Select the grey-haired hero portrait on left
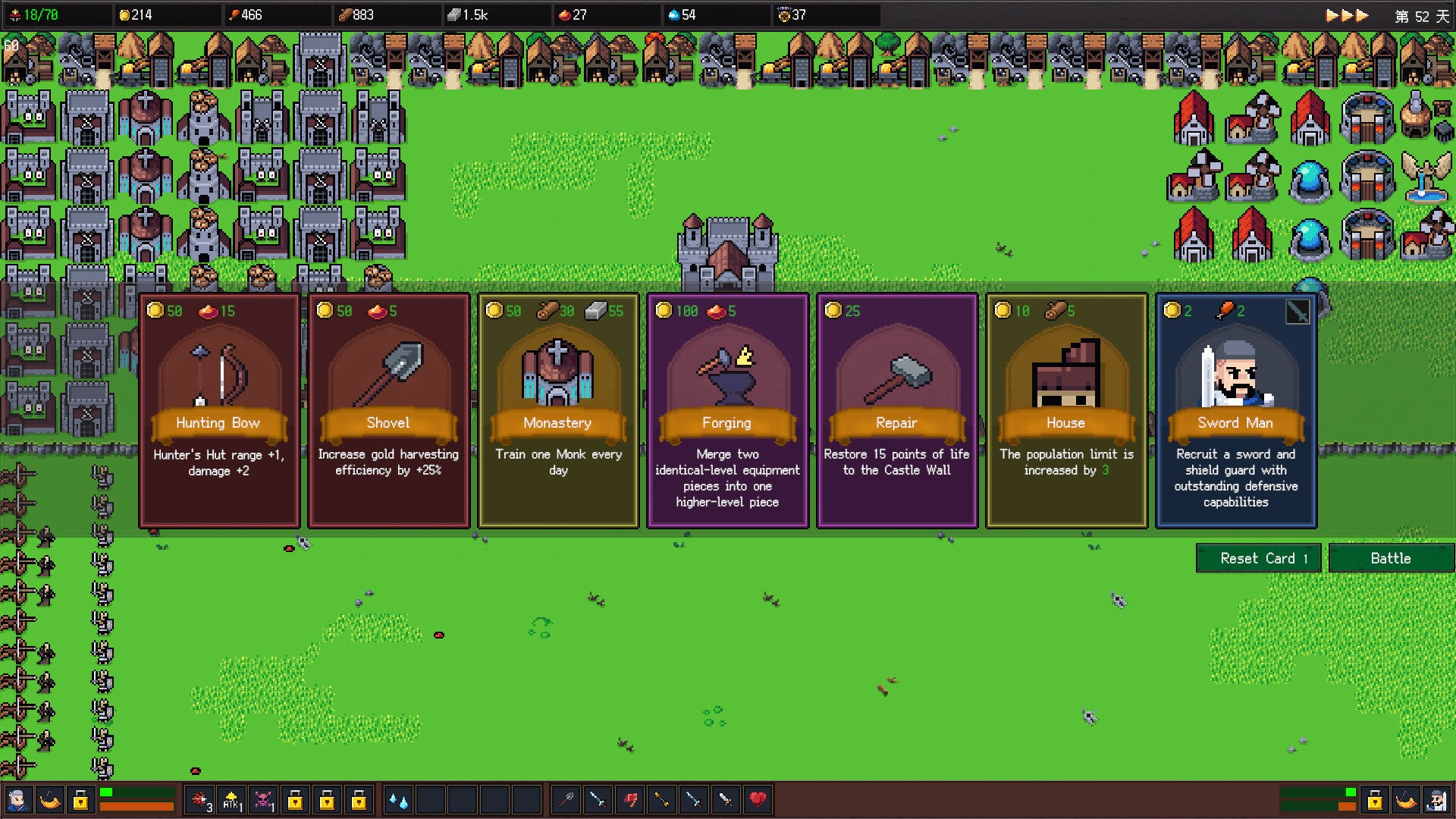The width and height of the screenshot is (1456, 819). [17, 800]
